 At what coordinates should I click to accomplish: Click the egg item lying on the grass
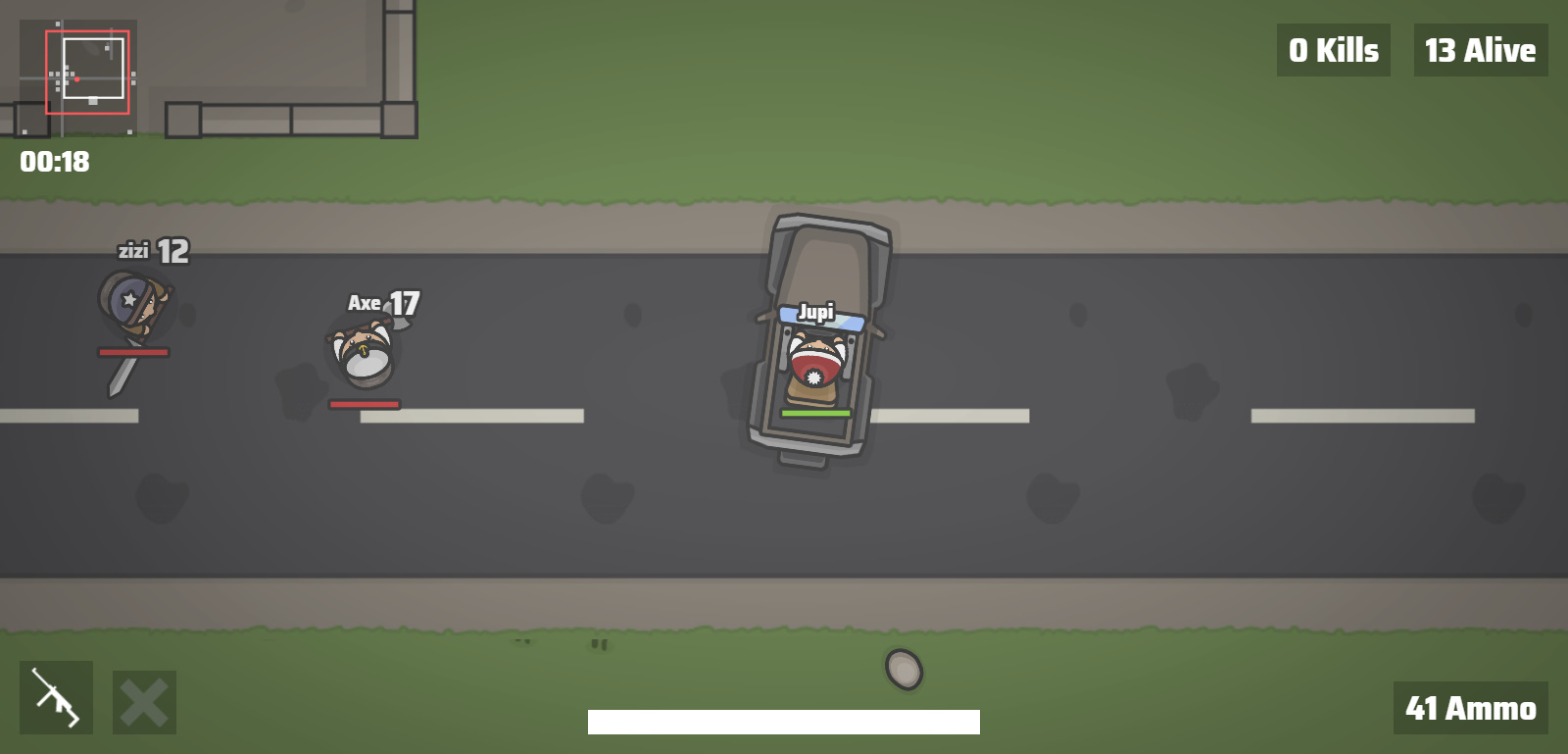pos(903,669)
